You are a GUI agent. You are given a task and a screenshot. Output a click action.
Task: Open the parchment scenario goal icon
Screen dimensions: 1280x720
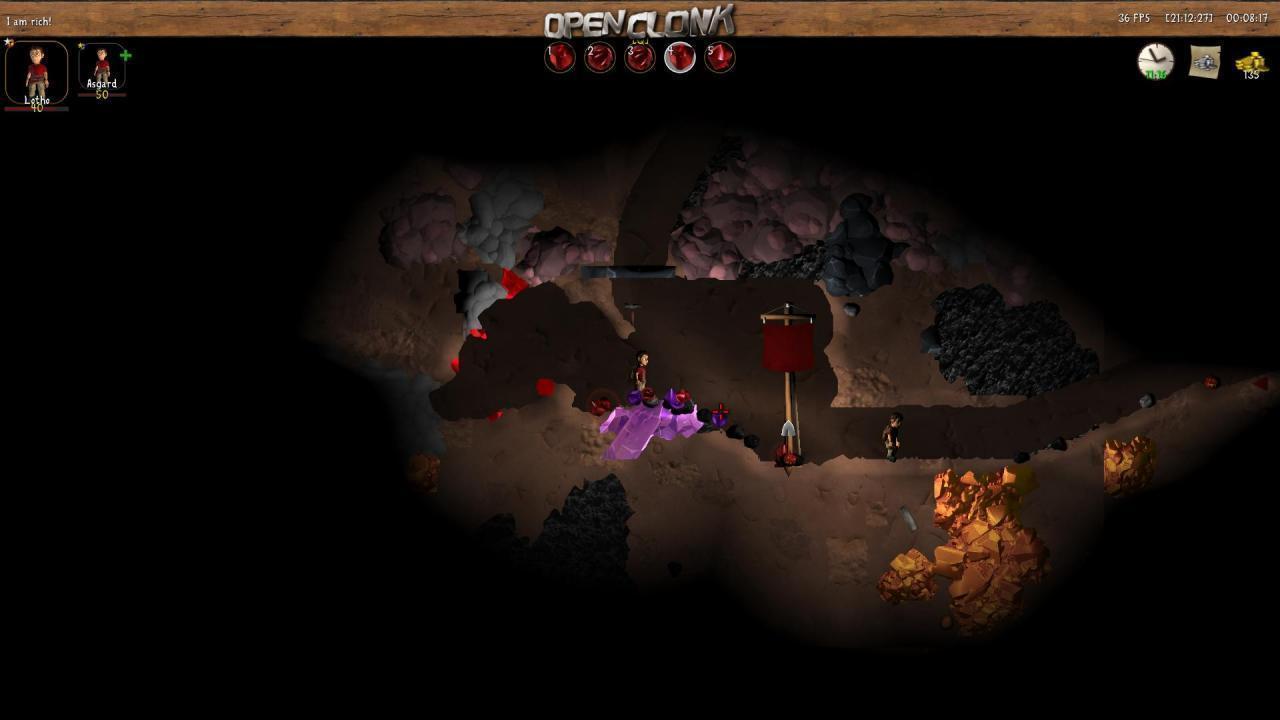coord(1205,62)
